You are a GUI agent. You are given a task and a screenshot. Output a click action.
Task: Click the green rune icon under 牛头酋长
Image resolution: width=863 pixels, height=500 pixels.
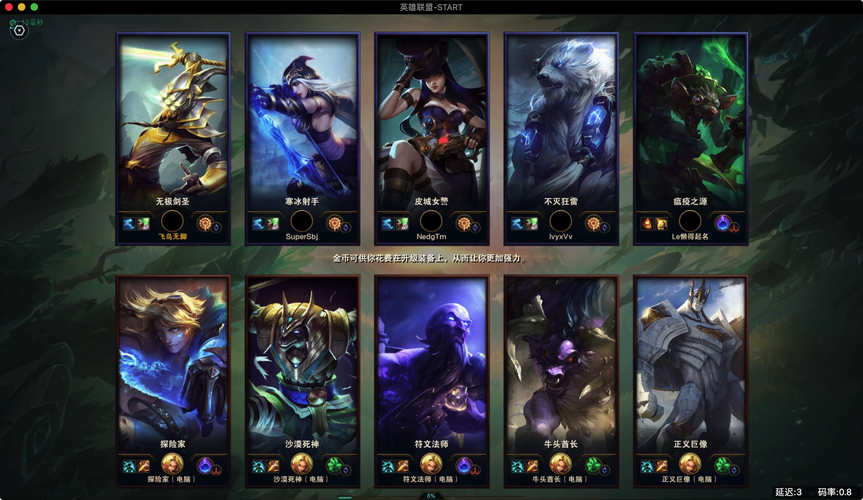tap(594, 465)
